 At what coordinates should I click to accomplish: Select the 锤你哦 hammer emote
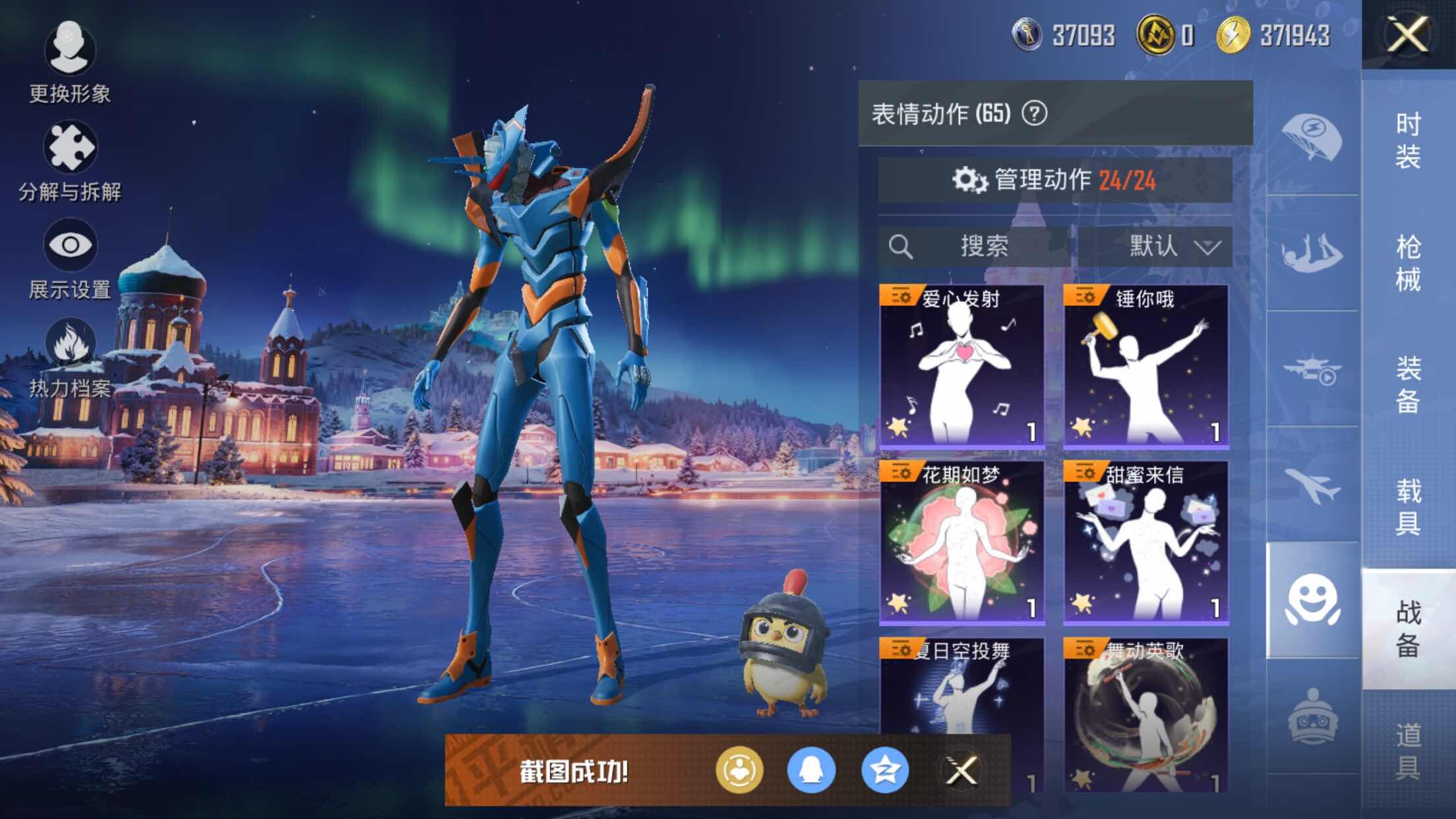click(1145, 367)
